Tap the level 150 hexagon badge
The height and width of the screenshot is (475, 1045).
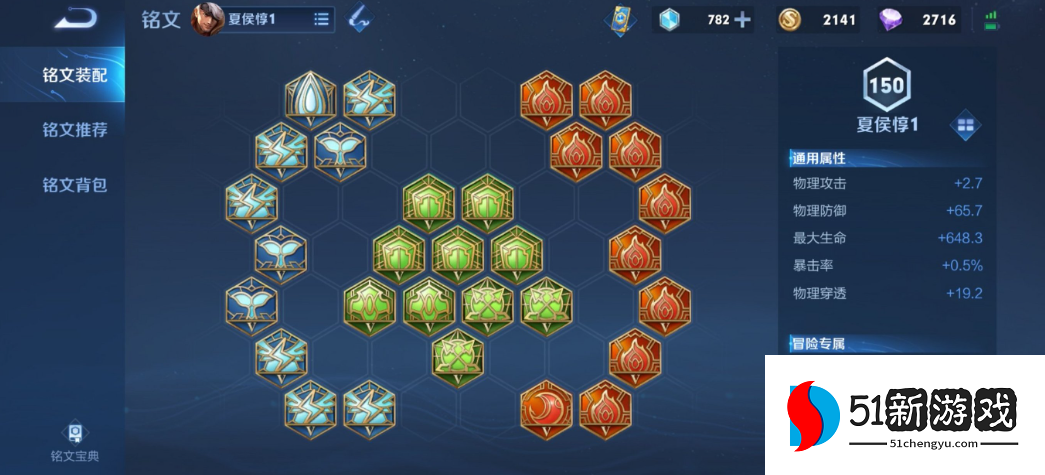tap(886, 86)
